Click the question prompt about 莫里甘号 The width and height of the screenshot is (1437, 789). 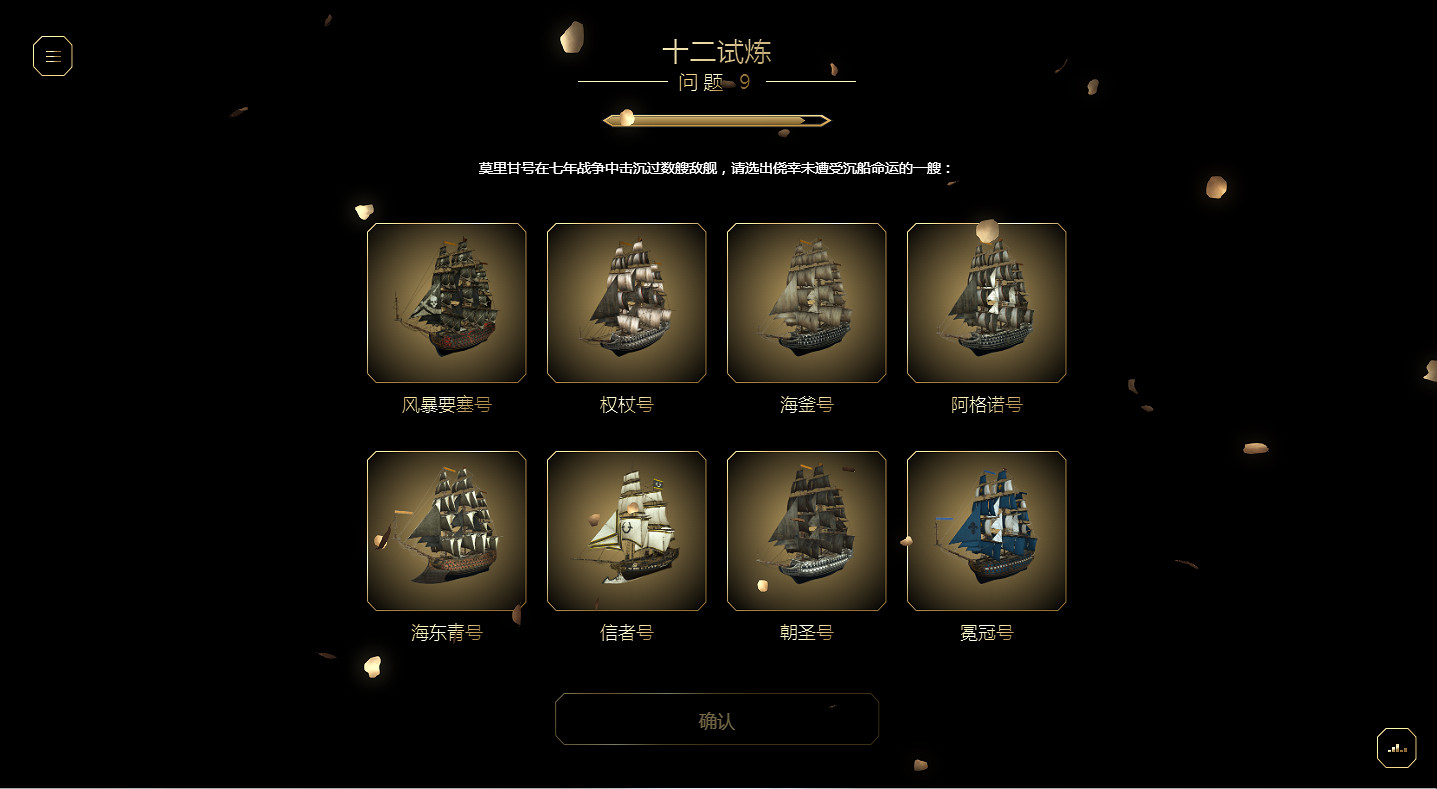click(x=717, y=167)
